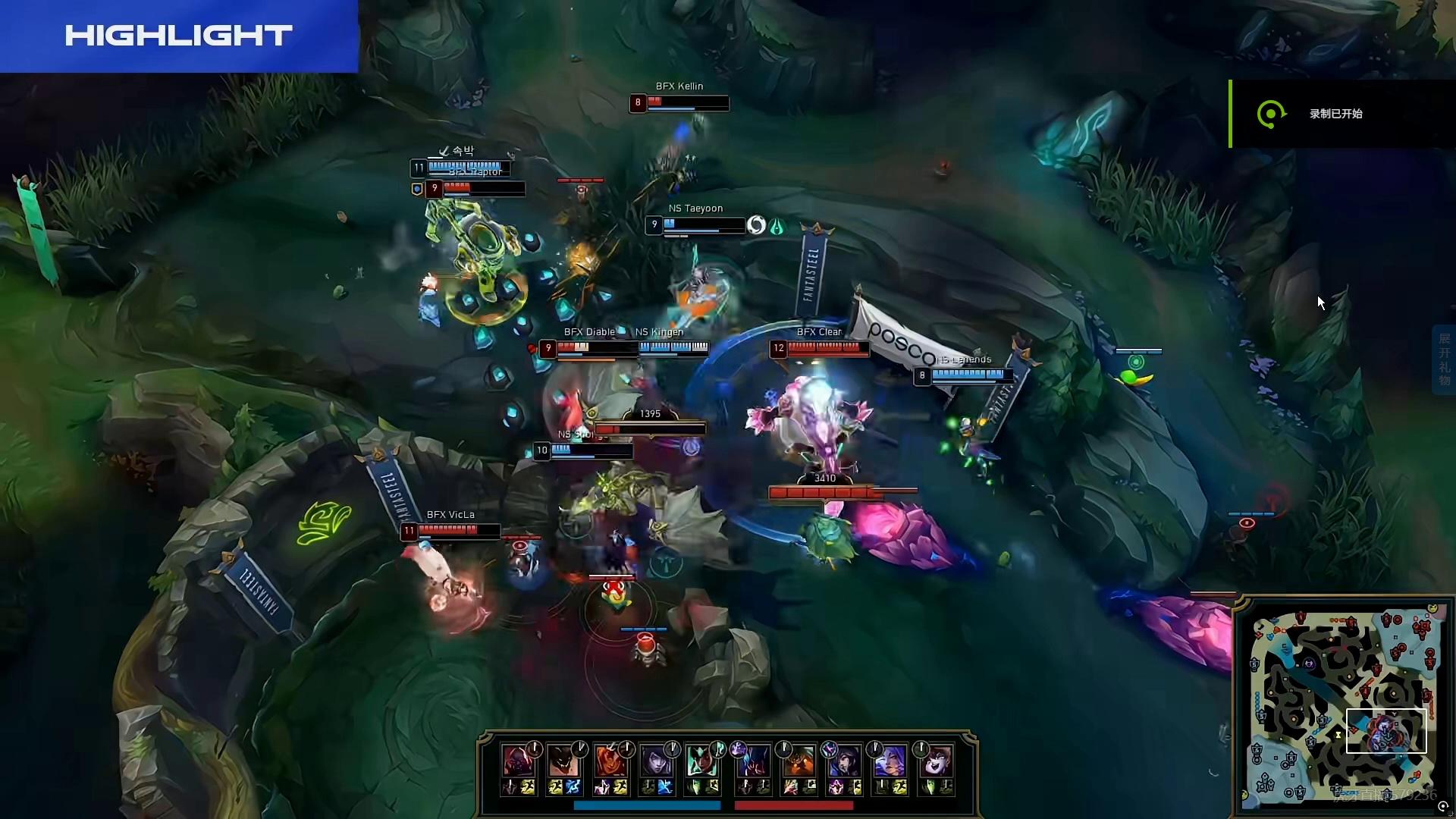The image size is (1456, 819).
Task: Choose the fiery orange champion portrait
Action: click(609, 761)
